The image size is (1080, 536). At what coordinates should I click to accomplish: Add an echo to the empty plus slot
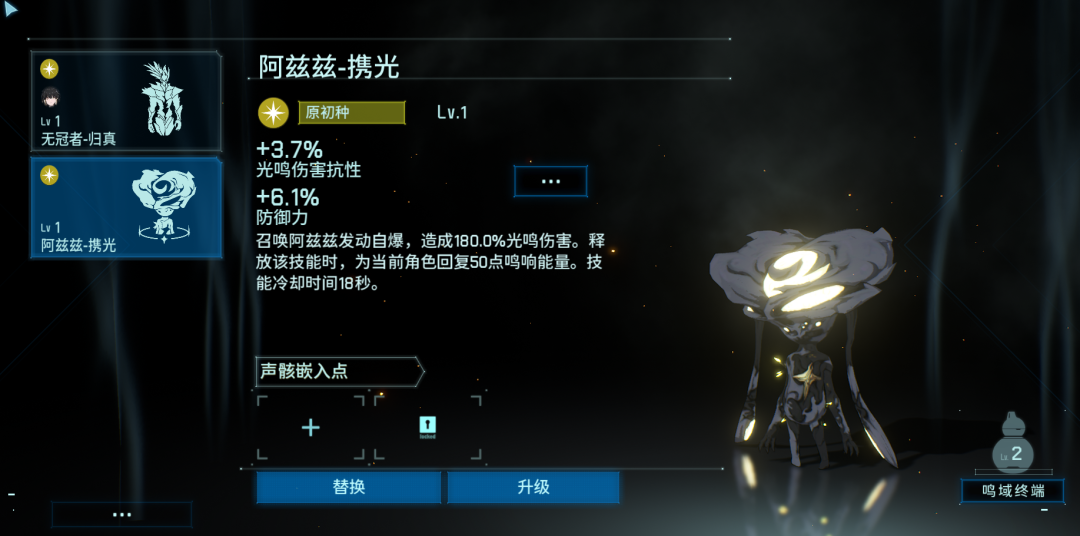tap(311, 428)
